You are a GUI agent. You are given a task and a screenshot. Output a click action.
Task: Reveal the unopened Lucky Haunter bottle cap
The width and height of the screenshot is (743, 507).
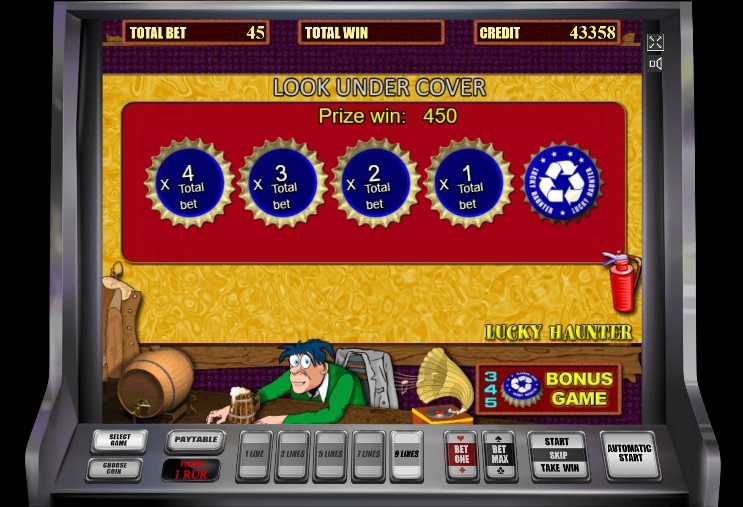point(562,184)
